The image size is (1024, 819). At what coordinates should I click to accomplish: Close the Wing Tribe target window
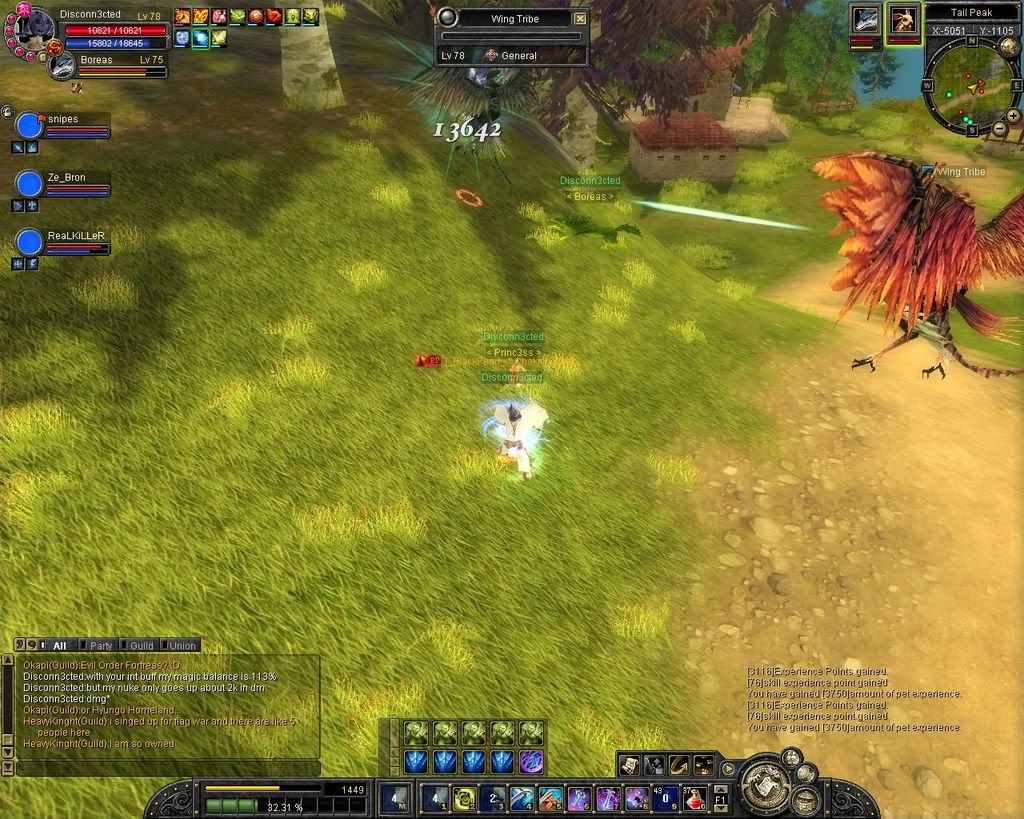(x=580, y=18)
